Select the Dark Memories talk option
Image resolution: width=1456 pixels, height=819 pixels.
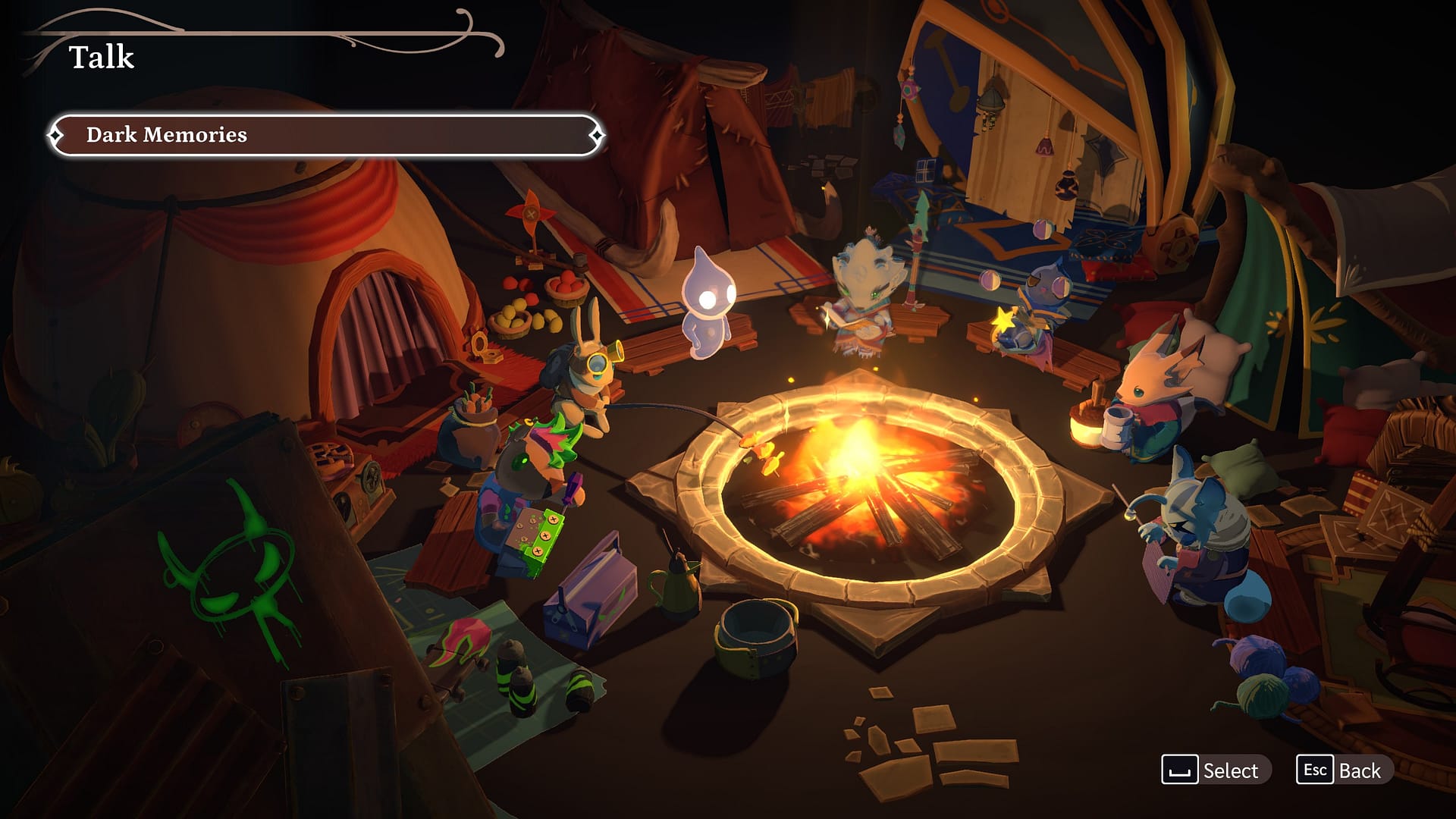click(326, 135)
